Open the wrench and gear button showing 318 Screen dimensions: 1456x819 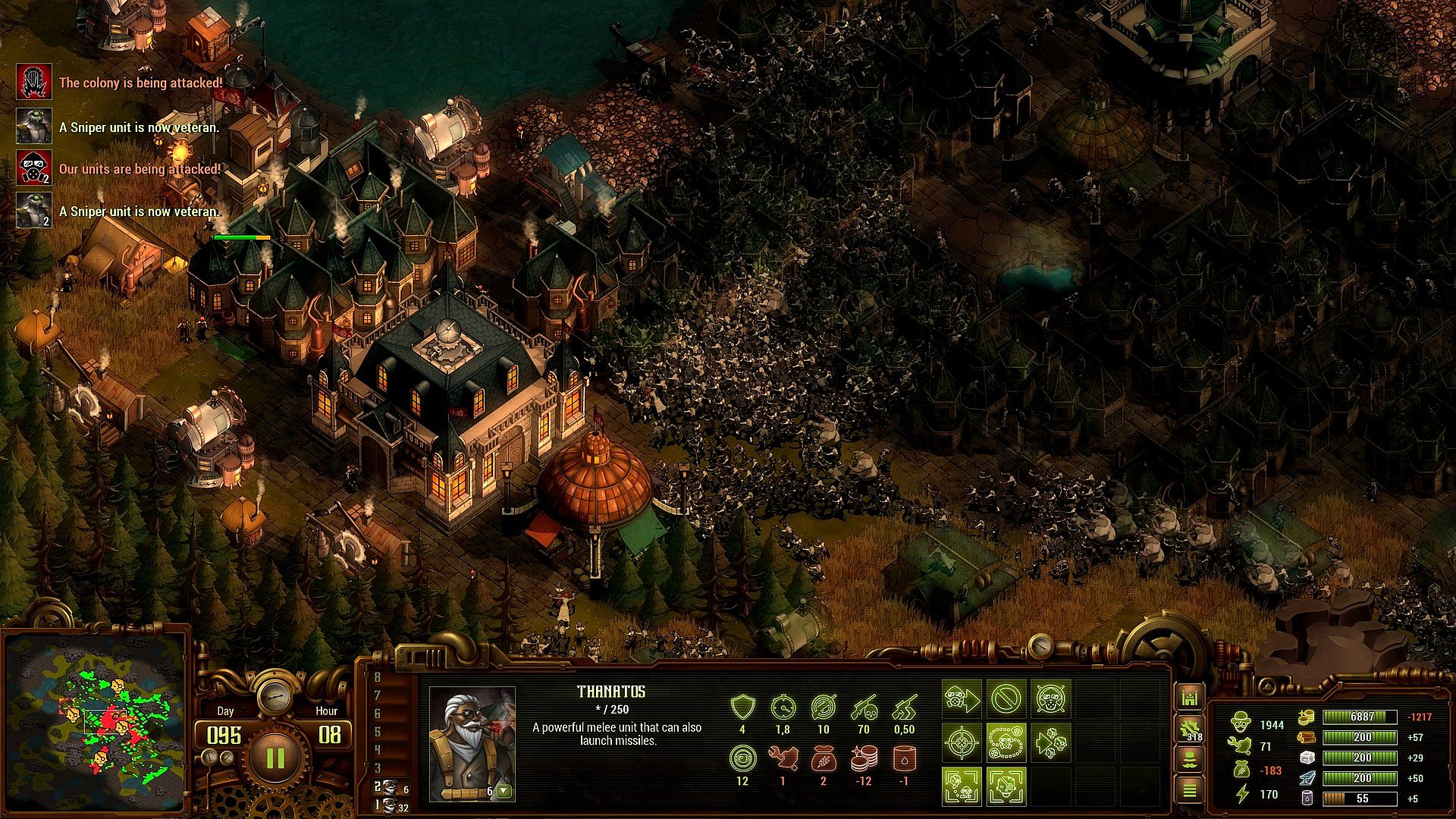[x=1189, y=730]
